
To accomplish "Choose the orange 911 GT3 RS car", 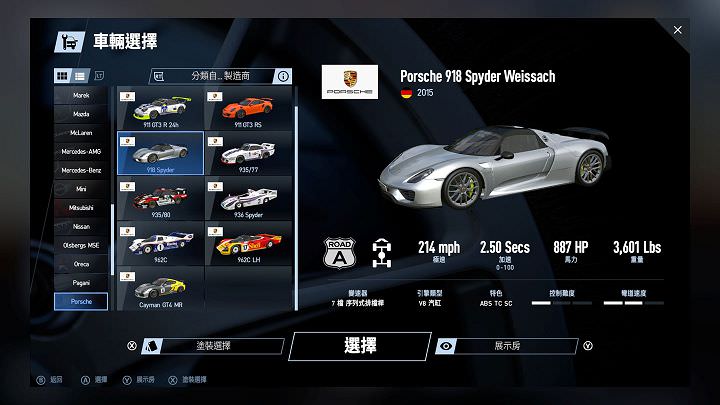I will (247, 108).
